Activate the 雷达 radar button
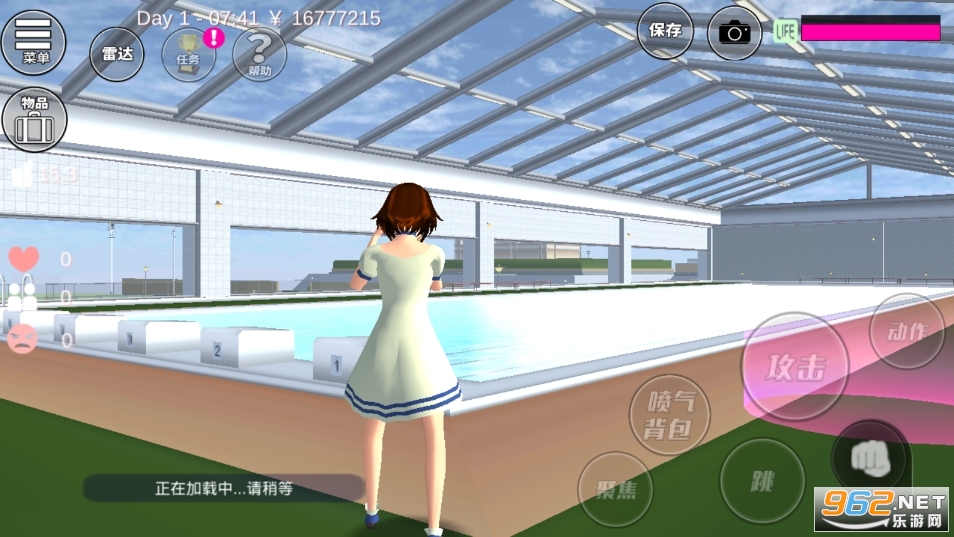Image resolution: width=954 pixels, height=537 pixels. tap(117, 55)
